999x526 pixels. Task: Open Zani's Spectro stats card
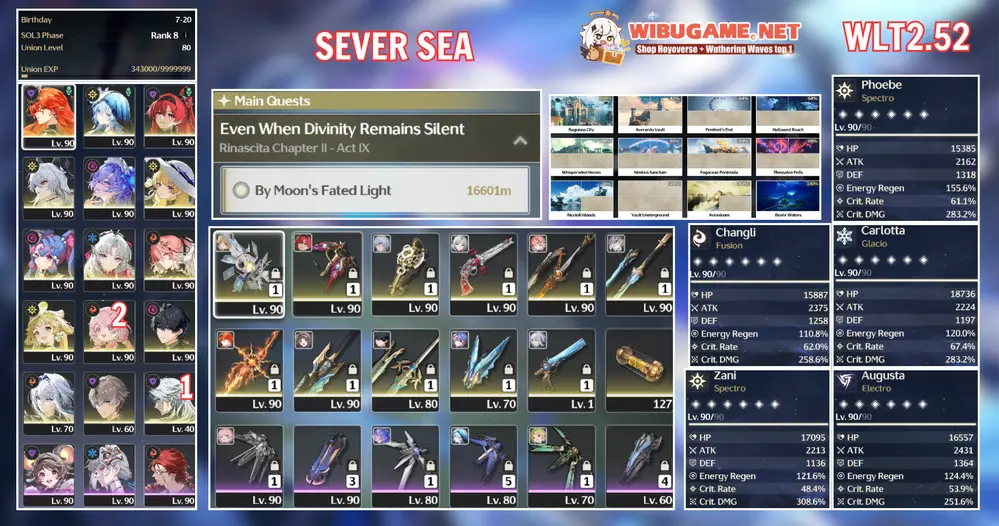[x=758, y=439]
